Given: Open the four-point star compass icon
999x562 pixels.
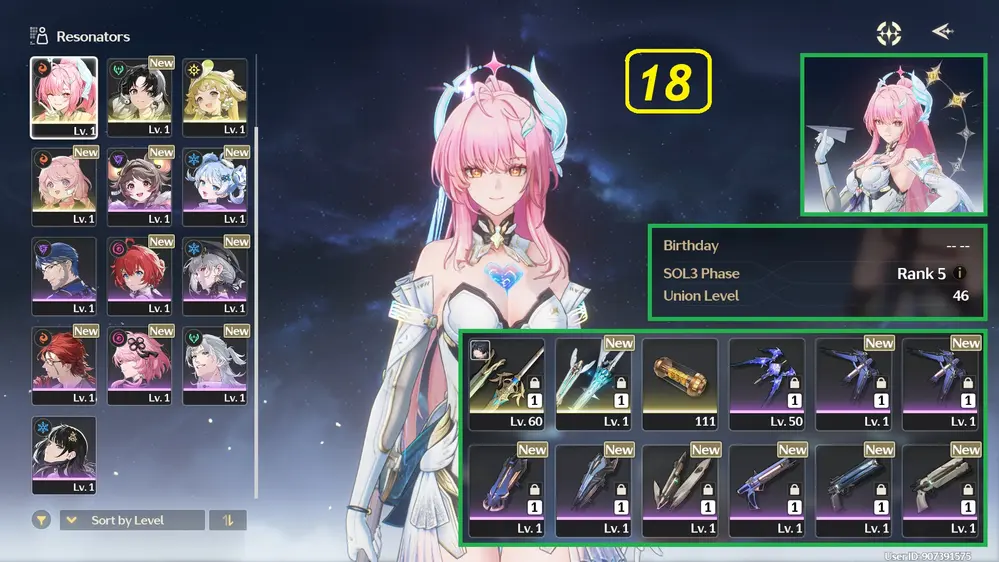Looking at the screenshot, I should pyautogui.click(x=888, y=33).
